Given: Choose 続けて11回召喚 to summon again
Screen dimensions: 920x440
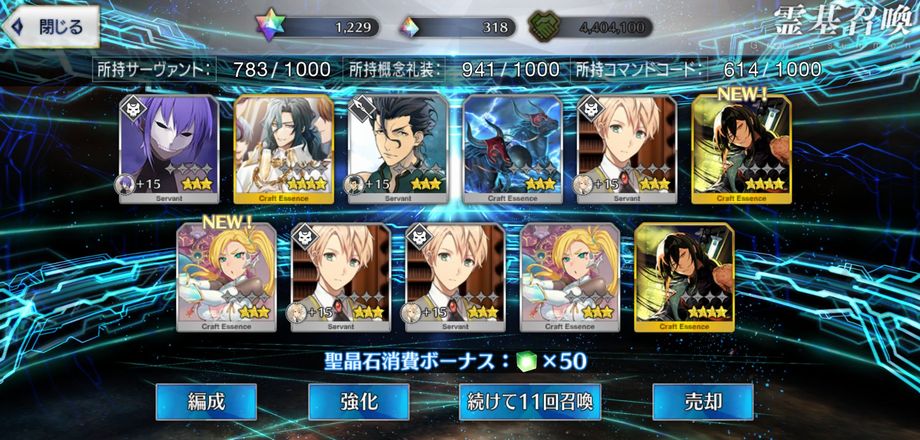Looking at the screenshot, I should click(x=530, y=402).
